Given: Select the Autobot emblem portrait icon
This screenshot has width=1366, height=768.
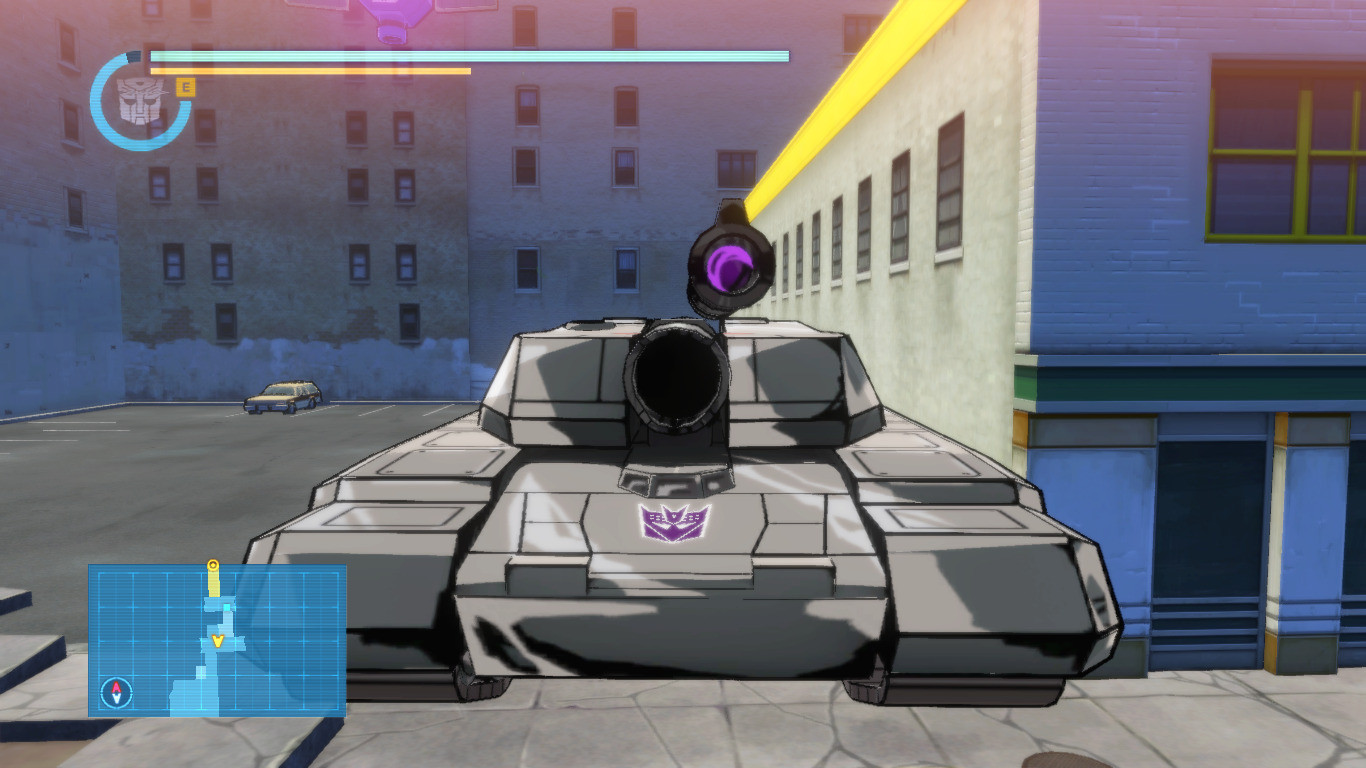Looking at the screenshot, I should 141,99.
